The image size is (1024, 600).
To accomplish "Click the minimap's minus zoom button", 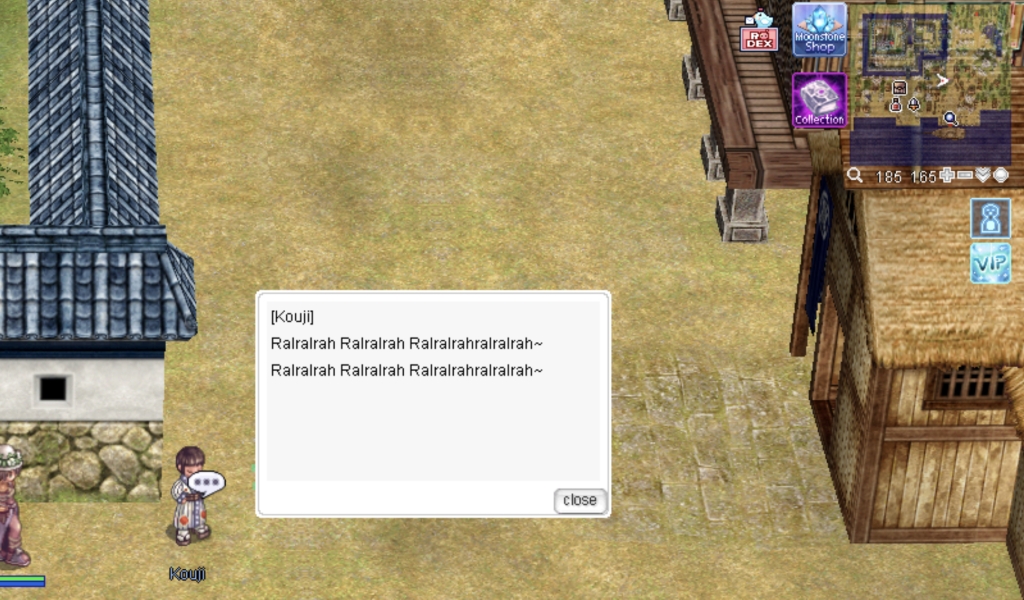I will pyautogui.click(x=965, y=176).
